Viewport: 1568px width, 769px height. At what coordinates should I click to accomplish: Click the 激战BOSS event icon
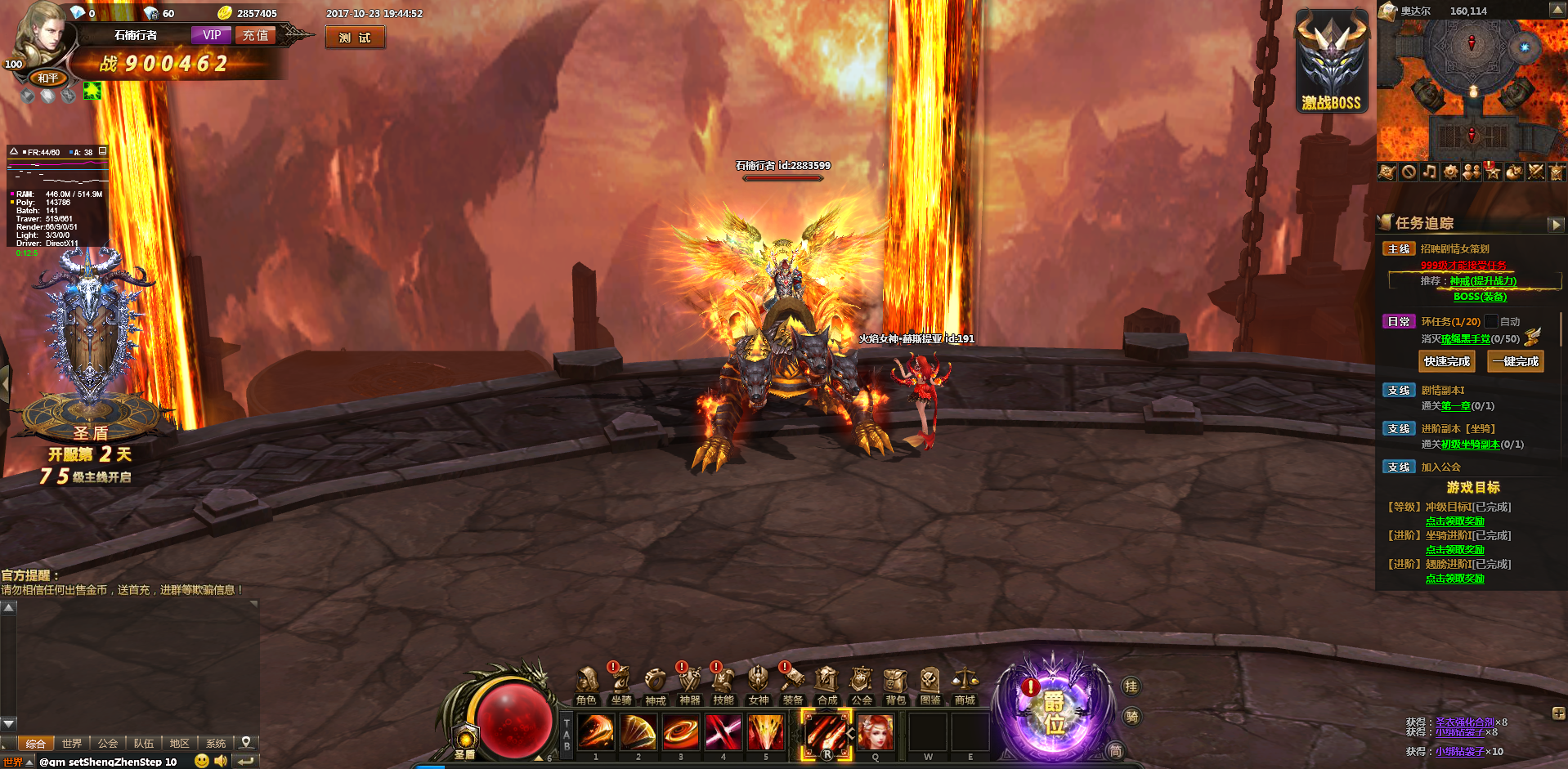point(1332,62)
